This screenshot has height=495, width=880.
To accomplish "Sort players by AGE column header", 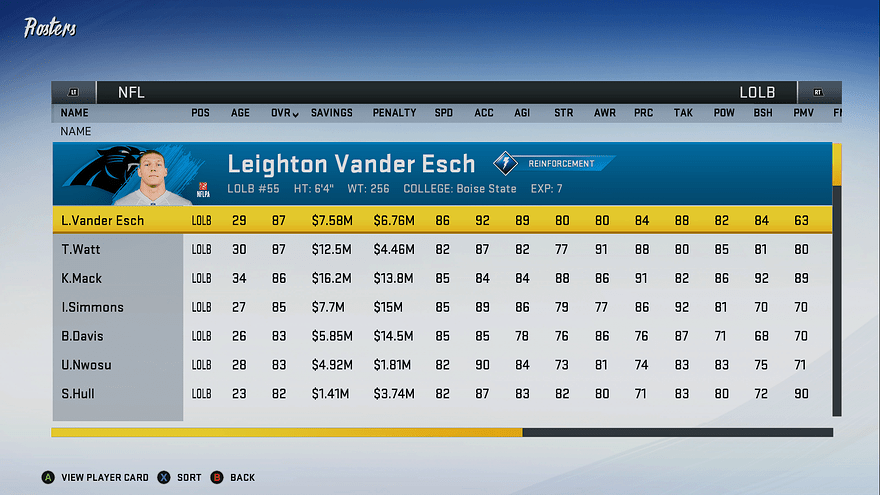I will 241,113.
